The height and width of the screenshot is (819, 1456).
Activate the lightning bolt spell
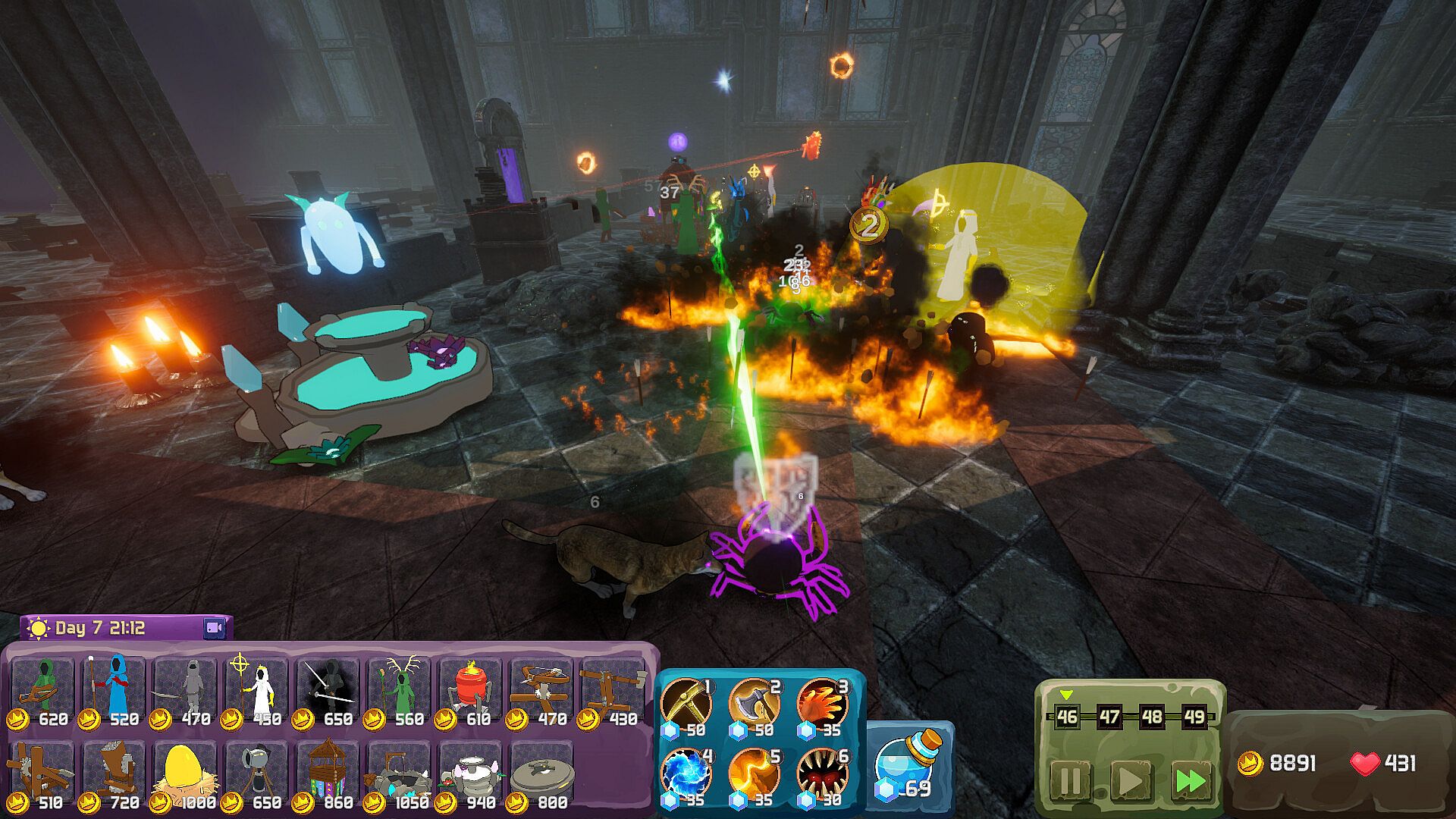pos(755,773)
